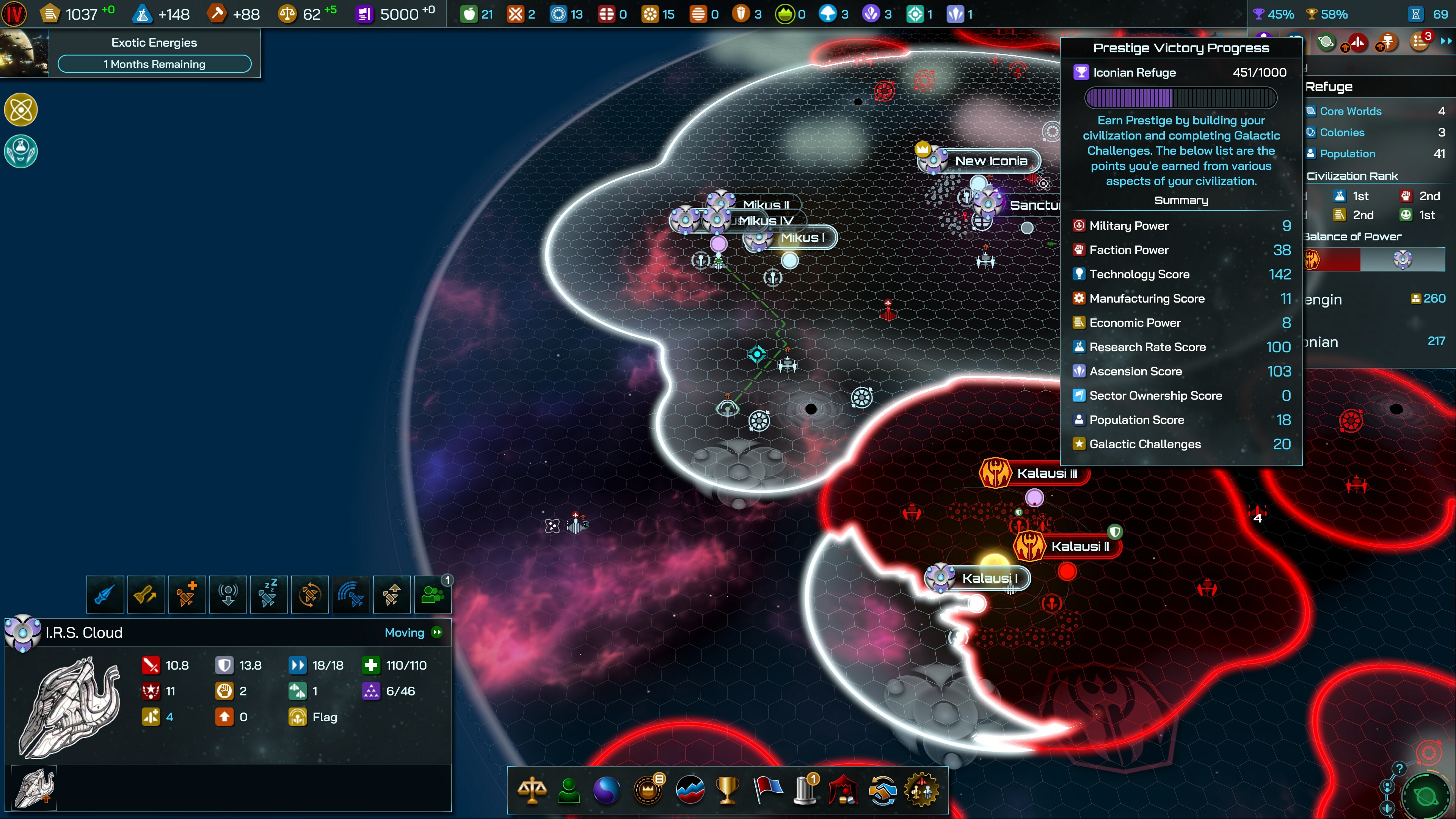
Task: Open the golden scales governance screen
Action: click(x=532, y=789)
